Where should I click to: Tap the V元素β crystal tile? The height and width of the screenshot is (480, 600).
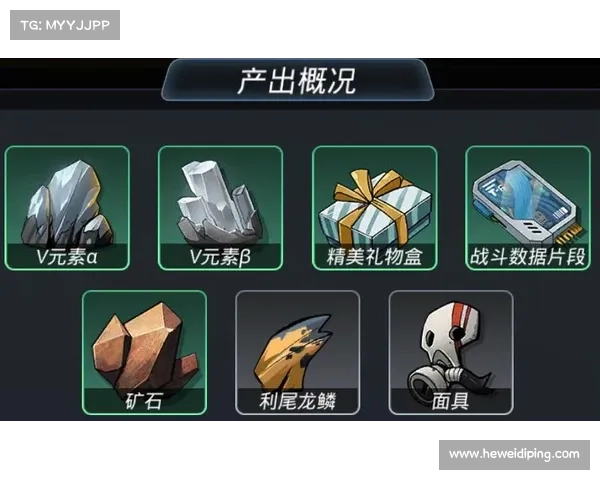[220, 208]
